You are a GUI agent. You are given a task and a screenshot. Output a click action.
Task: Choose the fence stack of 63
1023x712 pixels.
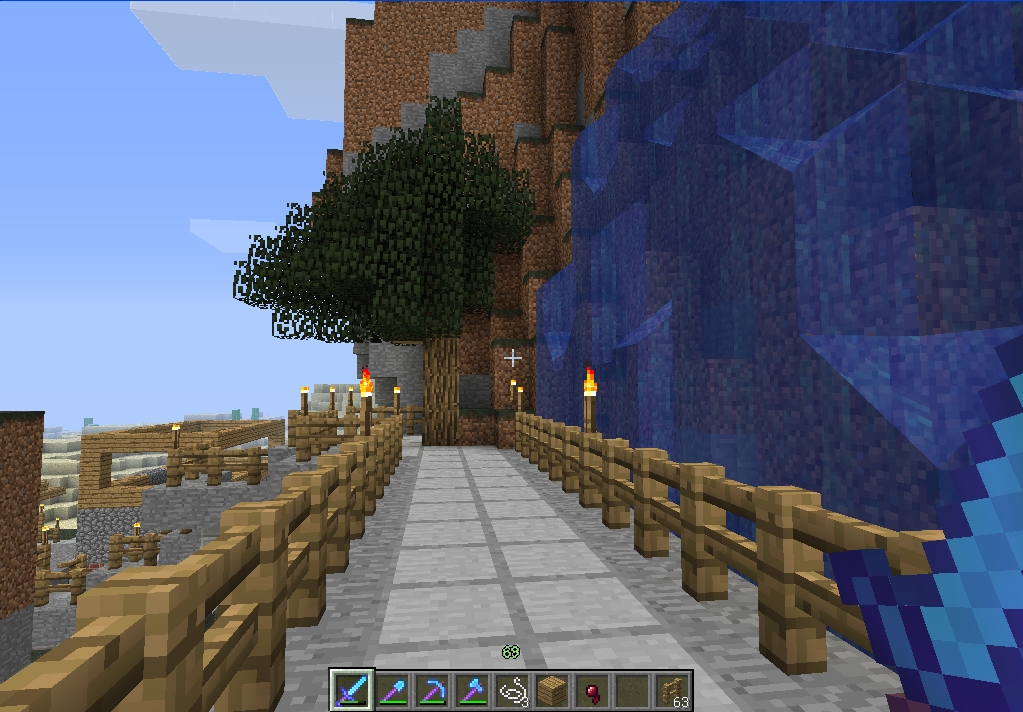pyautogui.click(x=672, y=690)
